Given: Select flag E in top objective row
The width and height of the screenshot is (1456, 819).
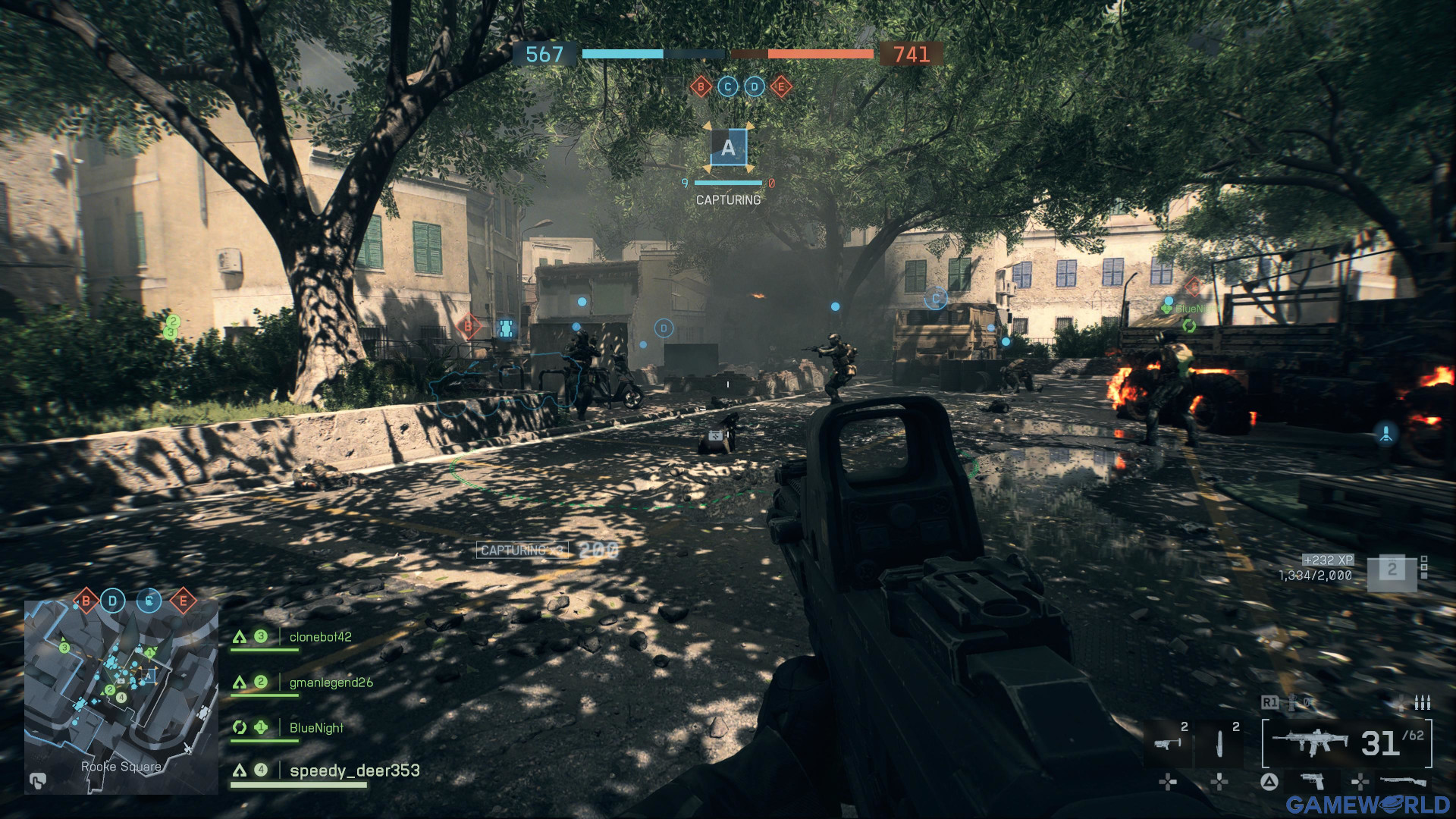Looking at the screenshot, I should pyautogui.click(x=781, y=86).
